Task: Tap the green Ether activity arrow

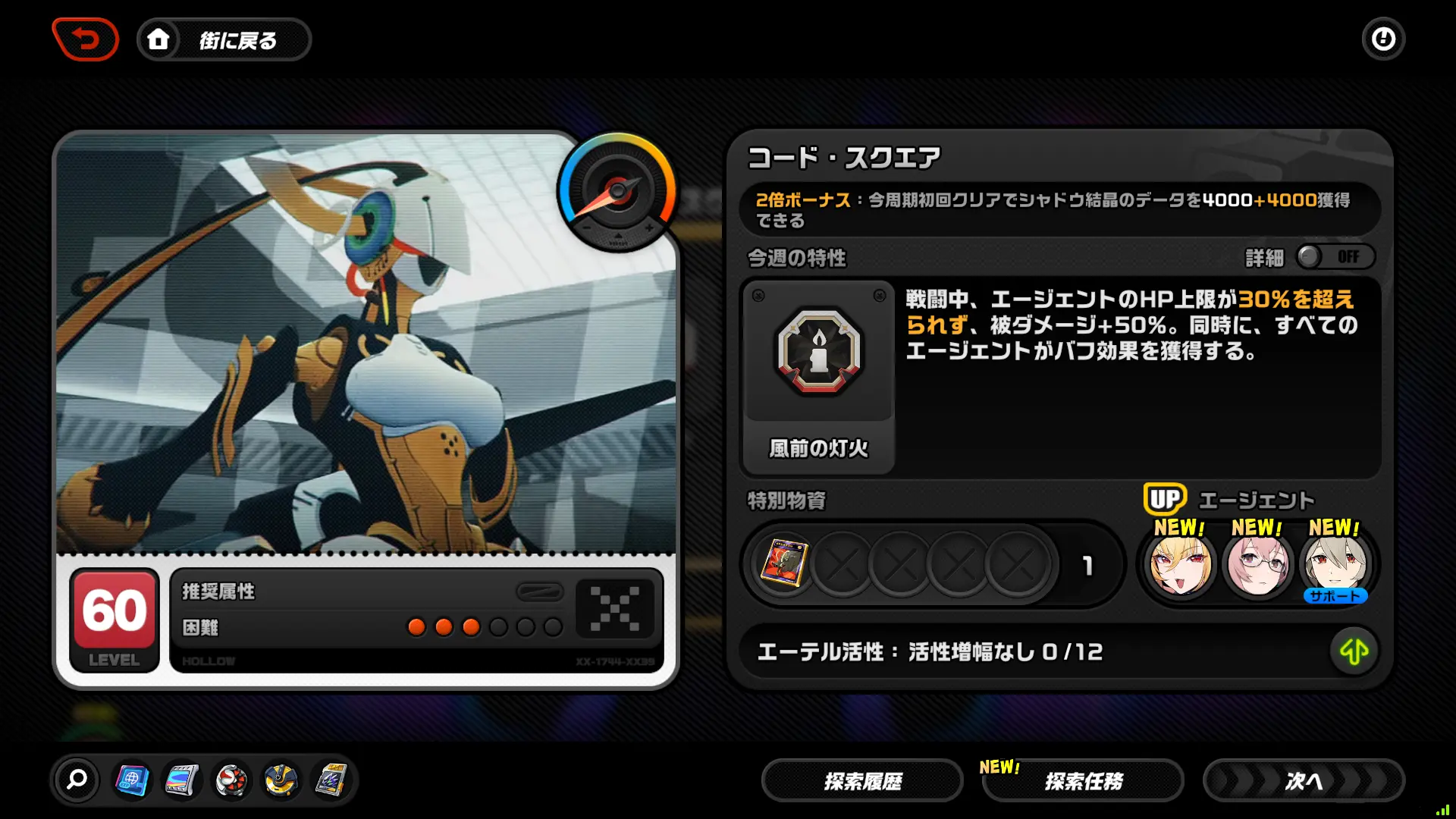Action: pyautogui.click(x=1355, y=651)
